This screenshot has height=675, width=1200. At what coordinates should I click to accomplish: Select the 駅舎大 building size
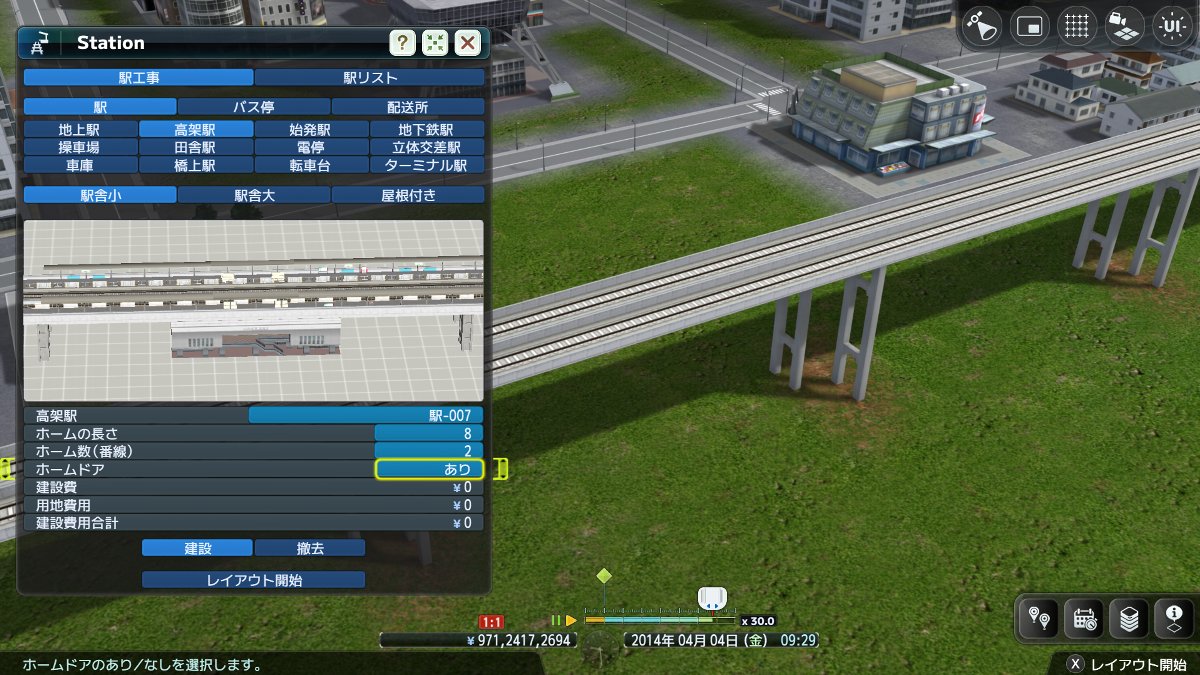pos(254,195)
